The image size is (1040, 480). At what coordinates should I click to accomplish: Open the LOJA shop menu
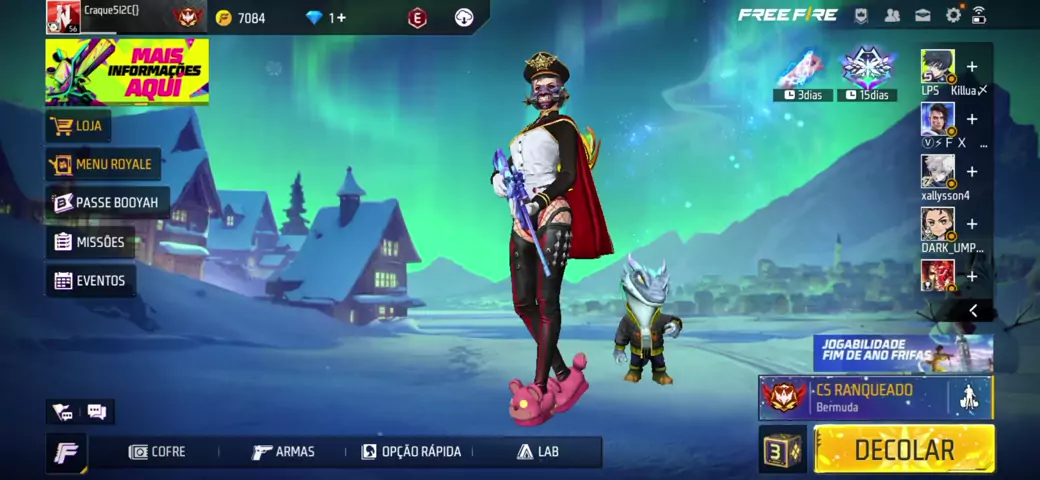[78, 126]
